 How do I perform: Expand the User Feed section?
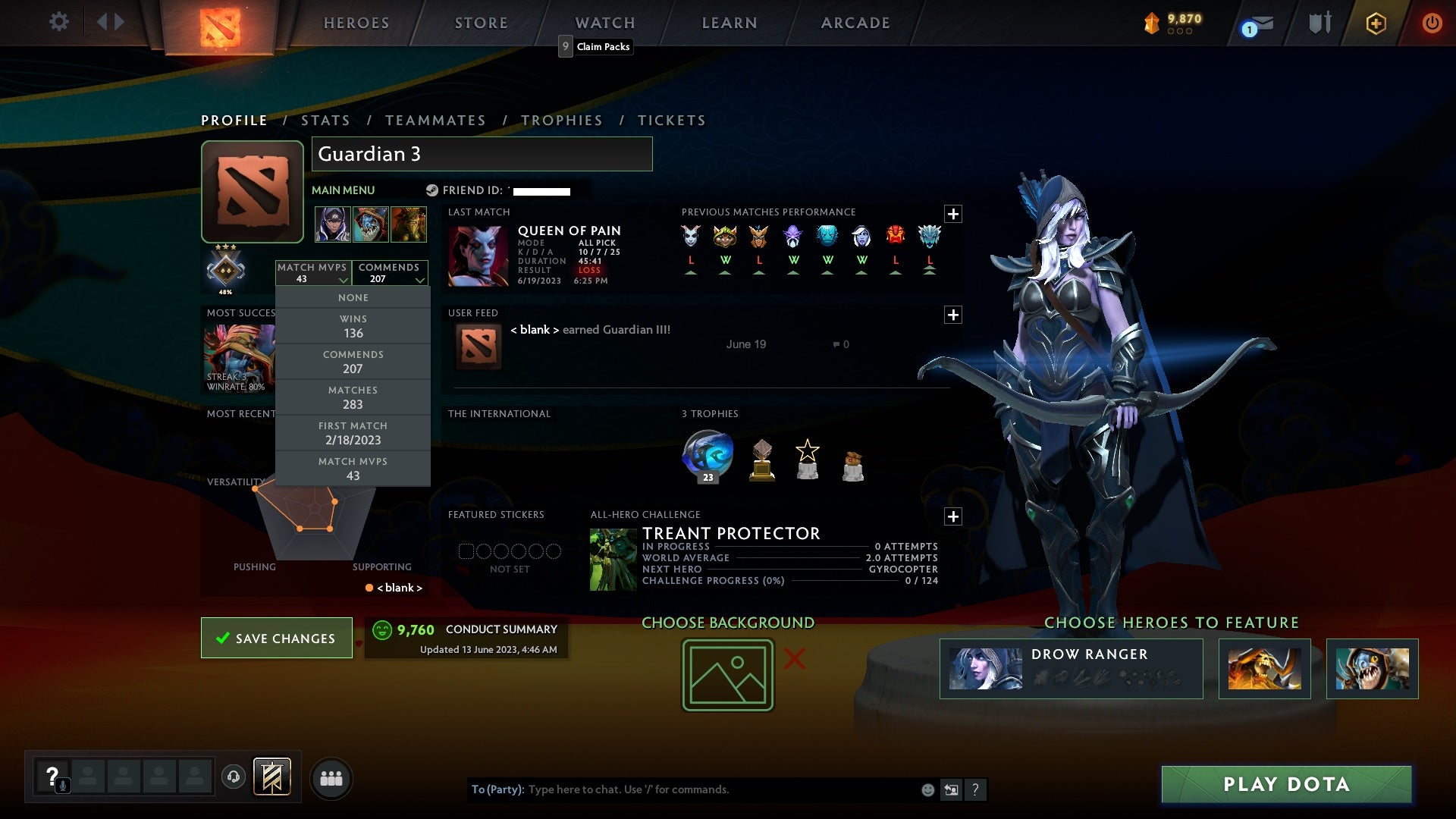(953, 314)
